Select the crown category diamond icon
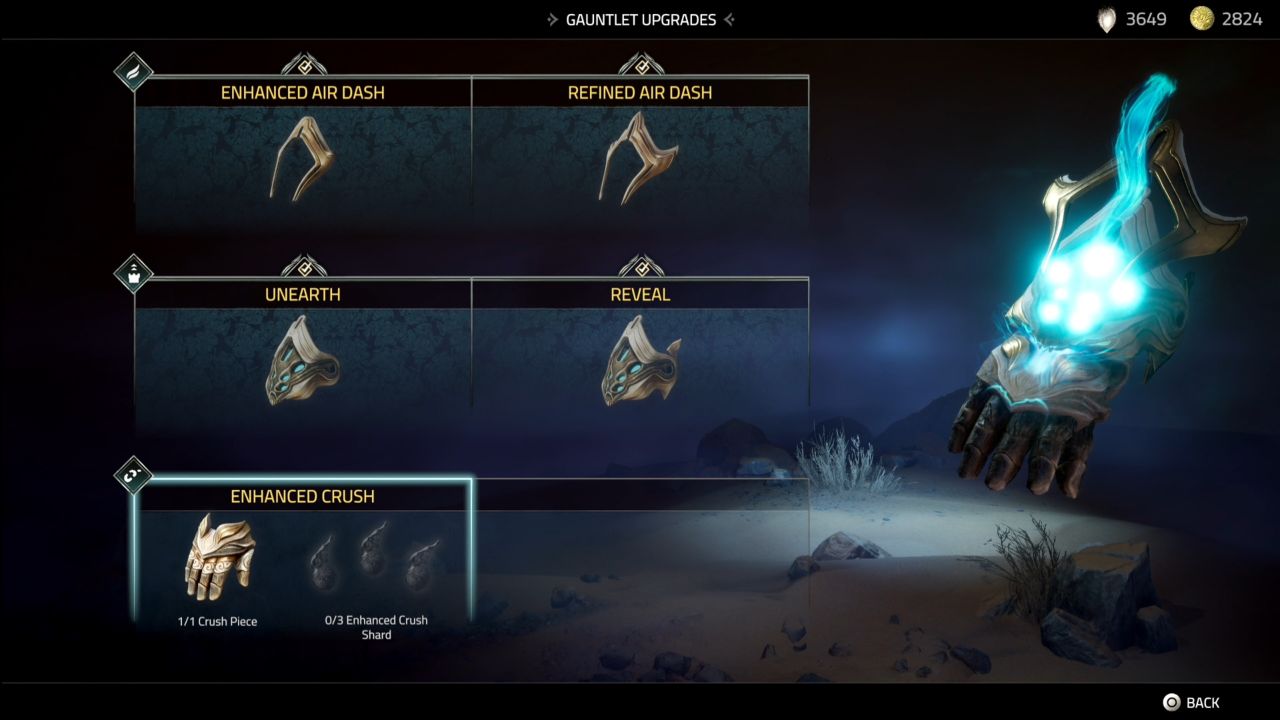 (x=133, y=273)
